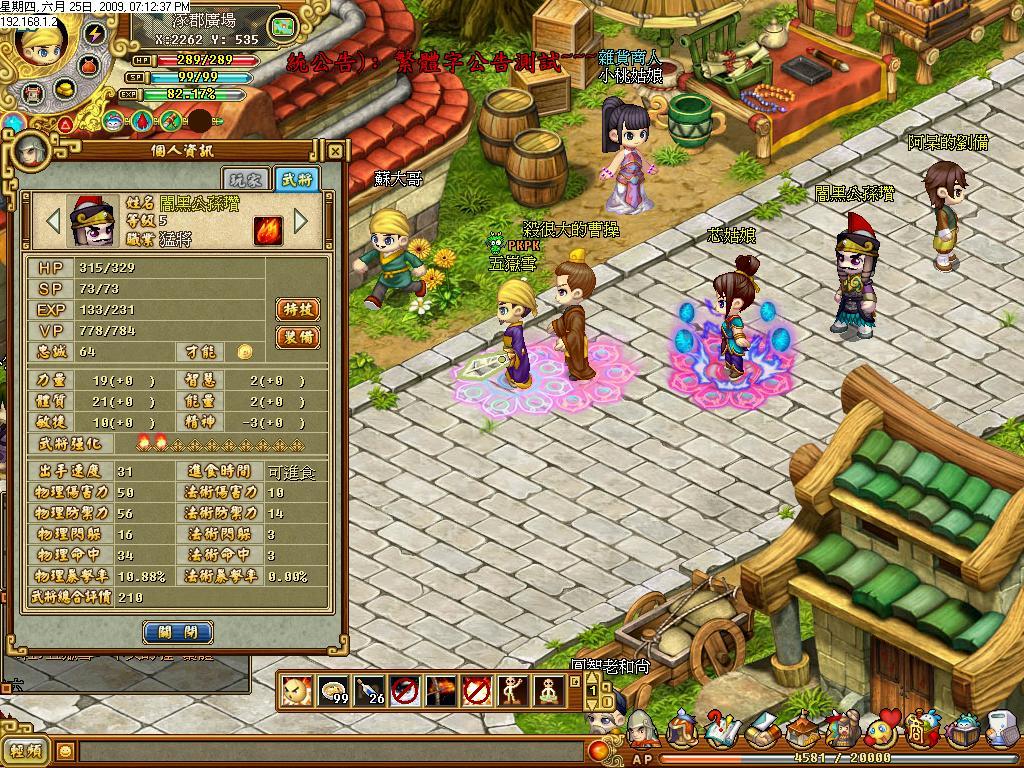
Task: Click the flame skill icon beside the general
Action: click(x=268, y=229)
